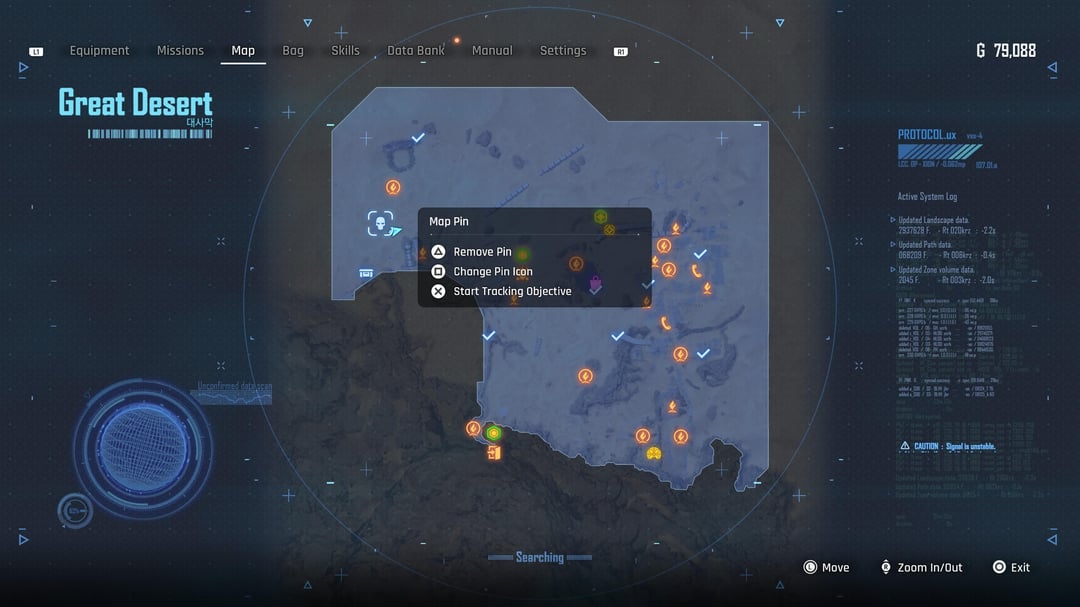1080x607 pixels.
Task: Open the Bag tab
Action: pos(293,51)
